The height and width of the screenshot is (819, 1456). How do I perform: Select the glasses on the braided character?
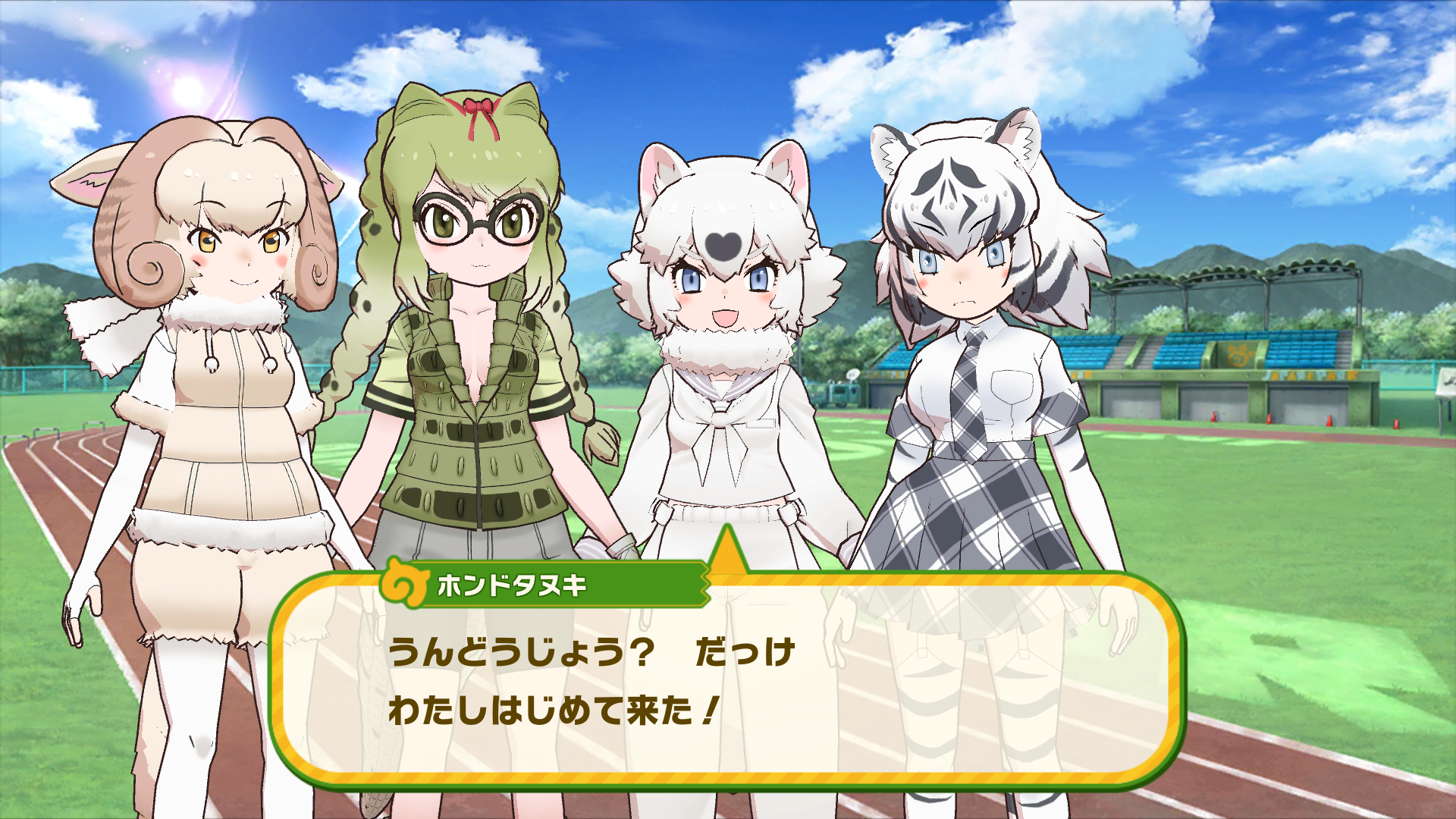click(477, 221)
